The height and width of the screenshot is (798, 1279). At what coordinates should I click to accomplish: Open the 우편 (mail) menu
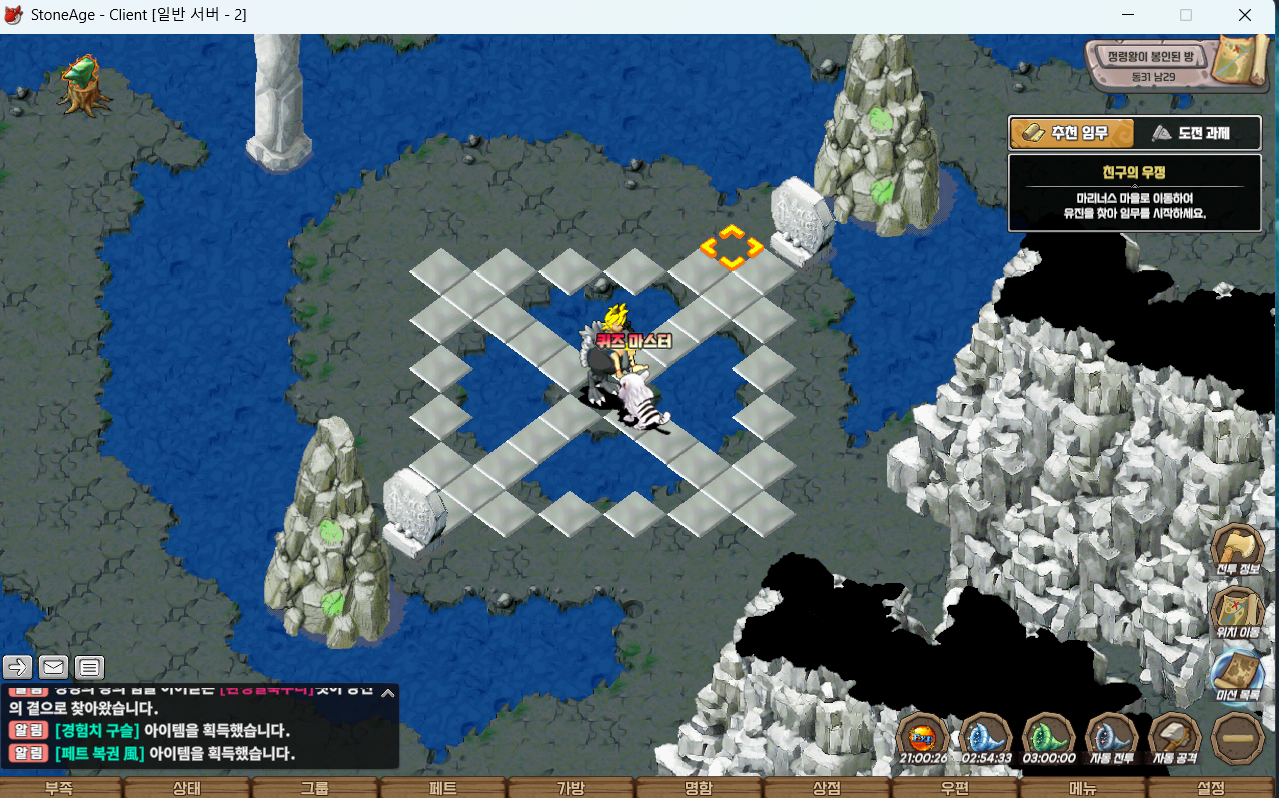click(x=954, y=788)
